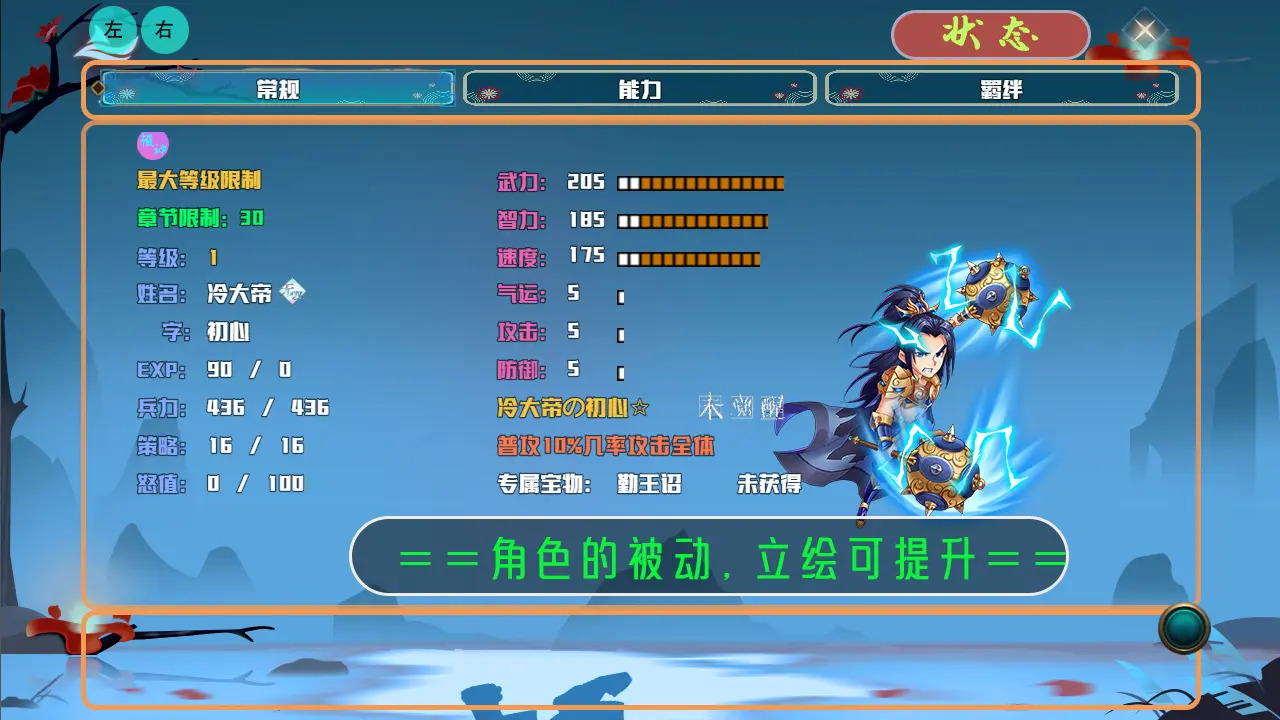Viewport: 1280px width, 720px height.
Task: Click the 状态 scroll banner
Action: point(991,33)
